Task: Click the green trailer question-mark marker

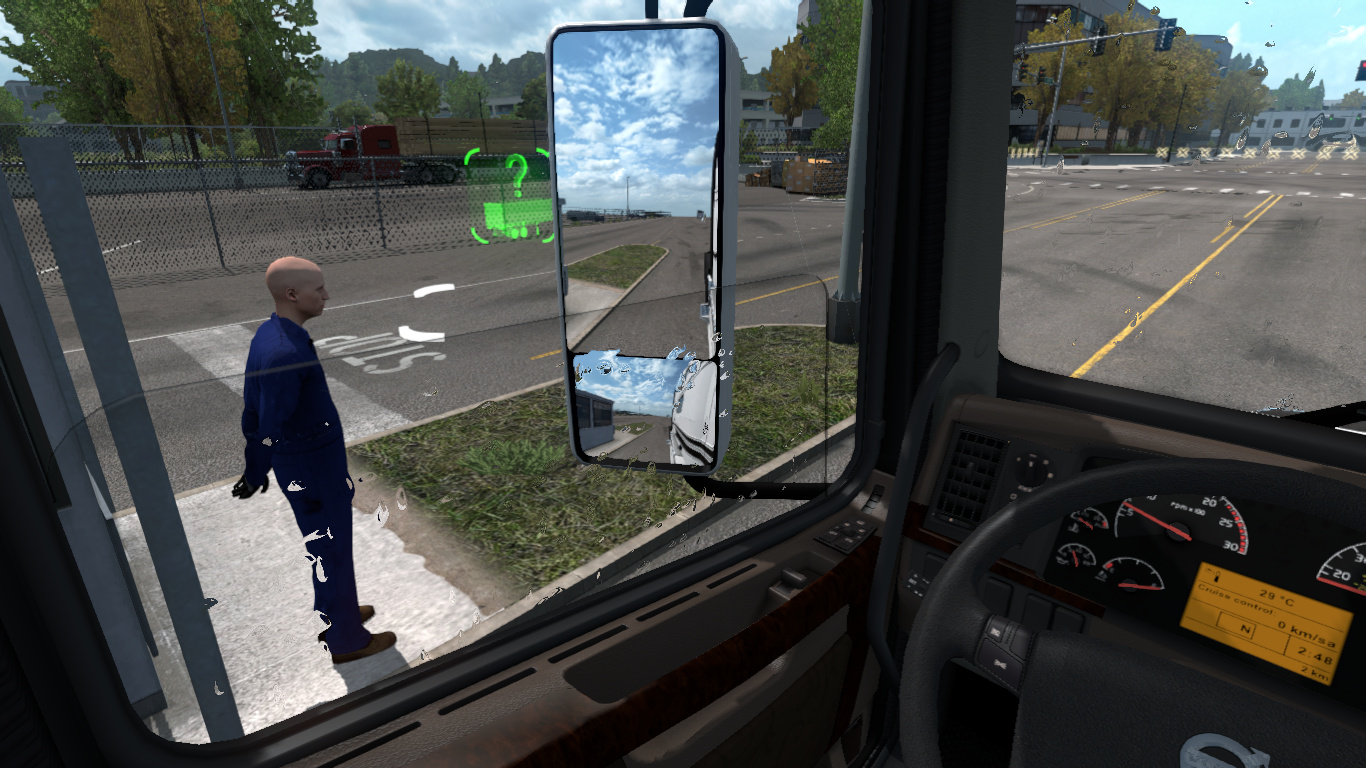Action: coord(510,196)
